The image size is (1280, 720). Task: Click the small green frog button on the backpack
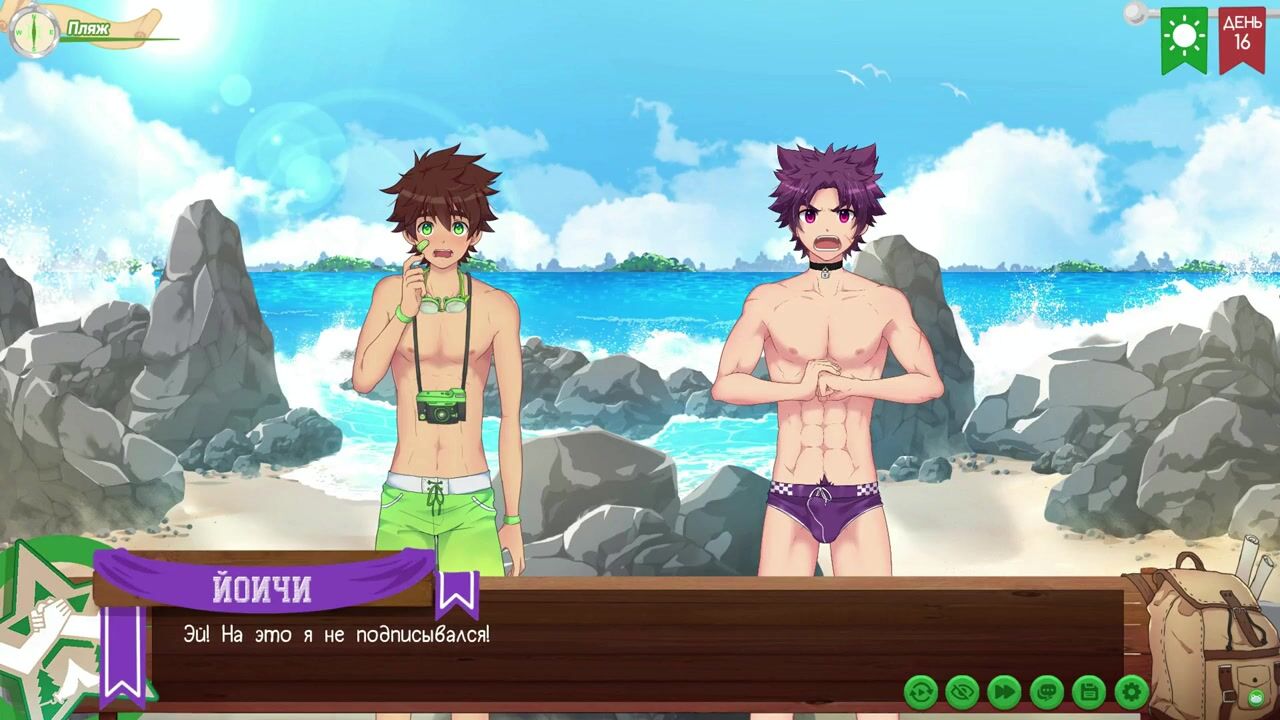1256,697
